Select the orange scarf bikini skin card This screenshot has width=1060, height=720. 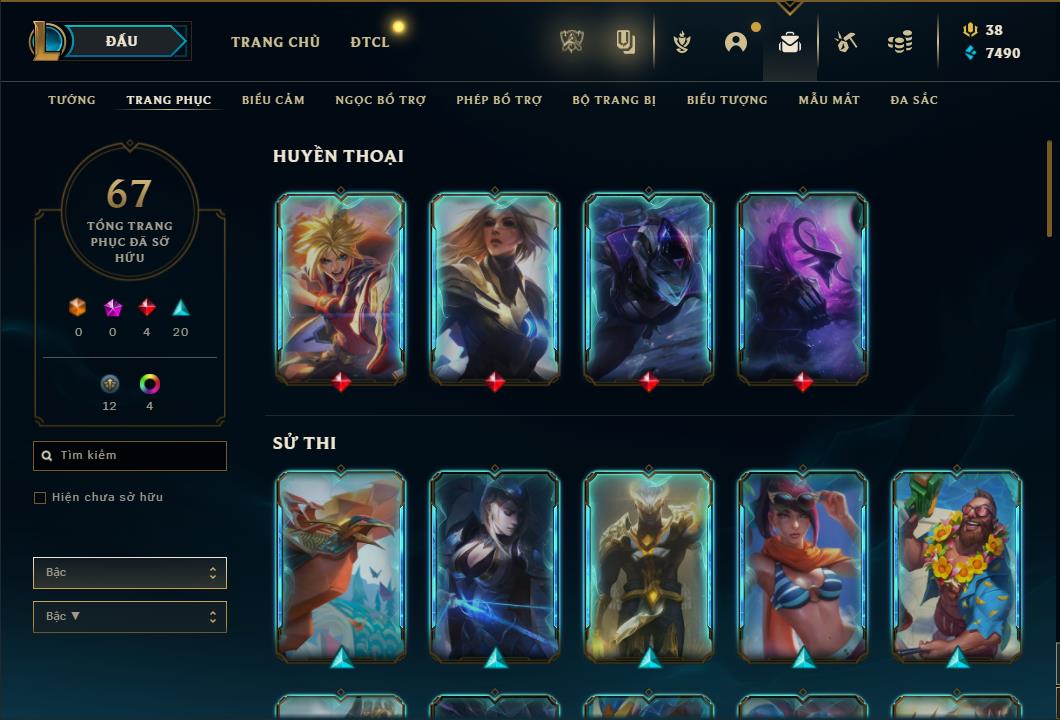pos(803,565)
